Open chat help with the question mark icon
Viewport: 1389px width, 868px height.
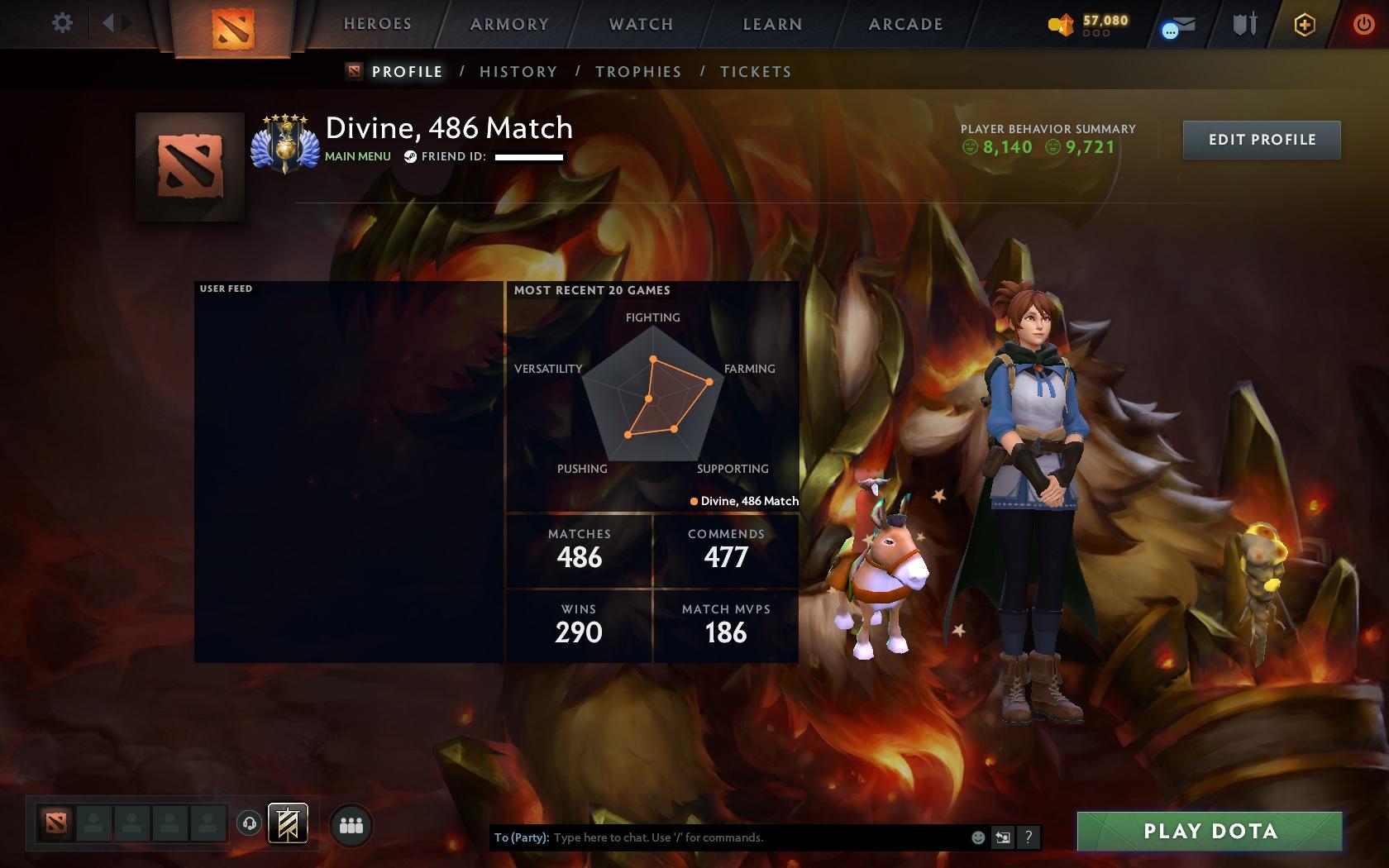click(1028, 837)
